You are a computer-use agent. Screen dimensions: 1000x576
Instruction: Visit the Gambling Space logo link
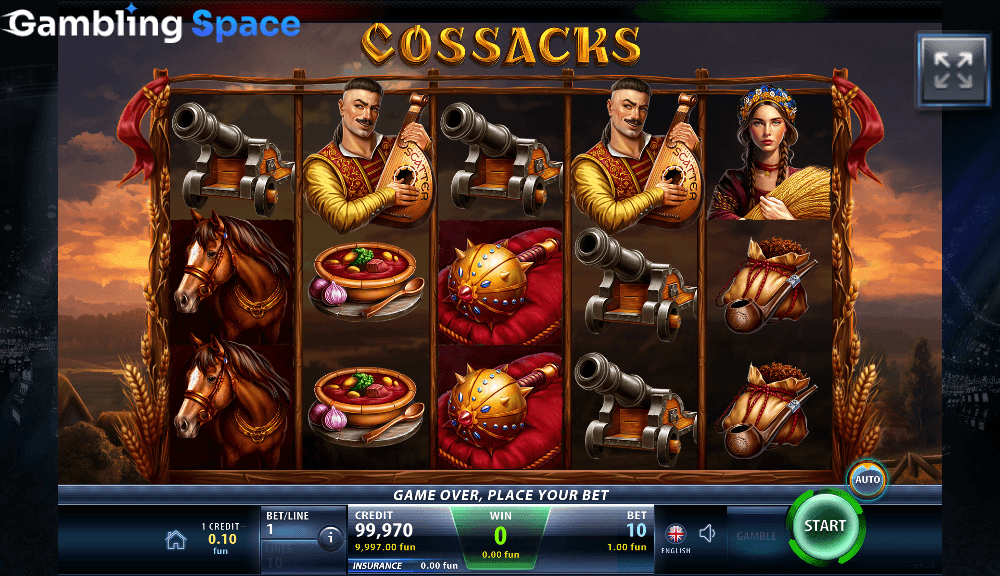click(152, 24)
